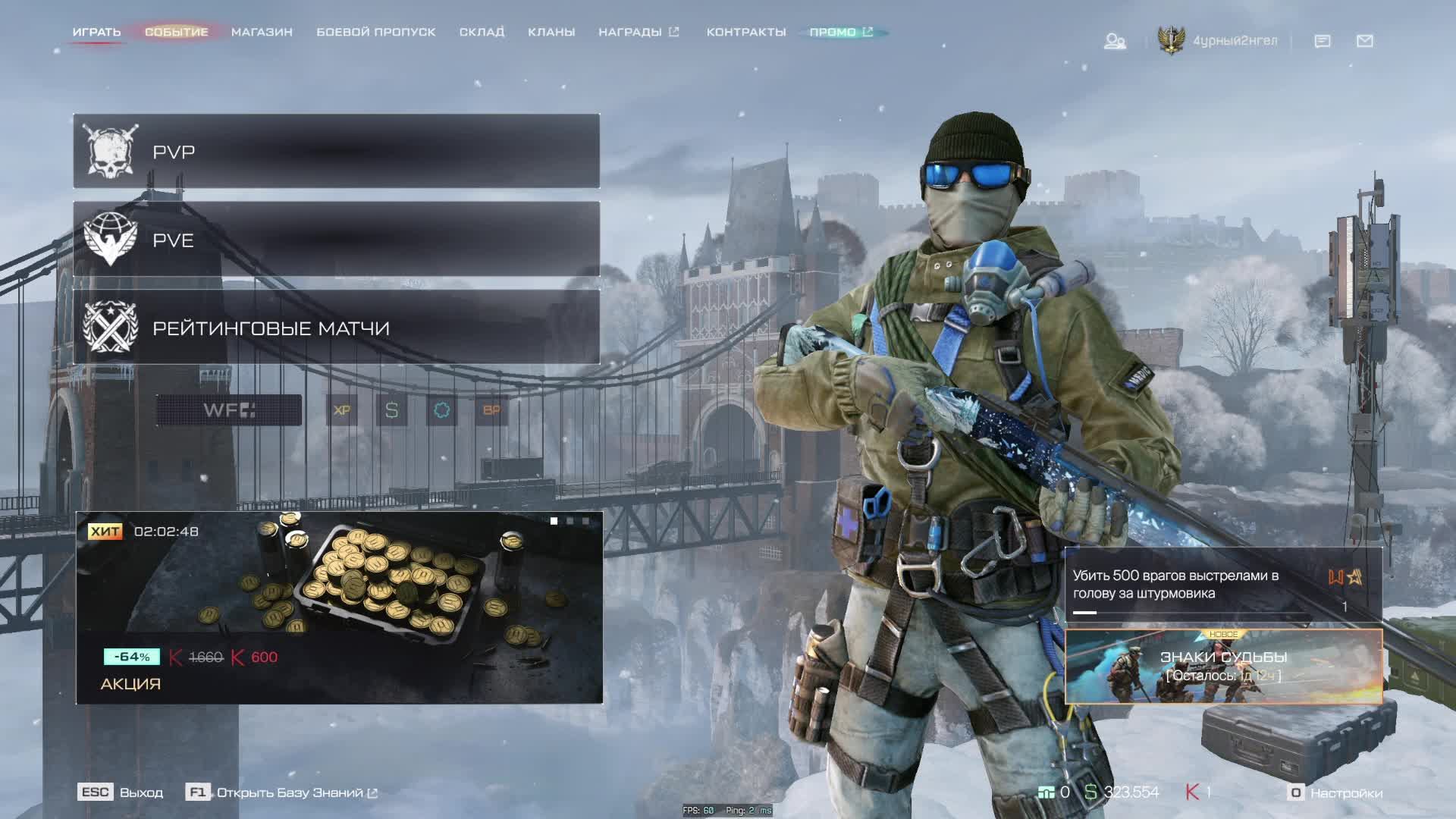Switch to the Событие tab
Image resolution: width=1456 pixels, height=819 pixels.
coord(176,32)
